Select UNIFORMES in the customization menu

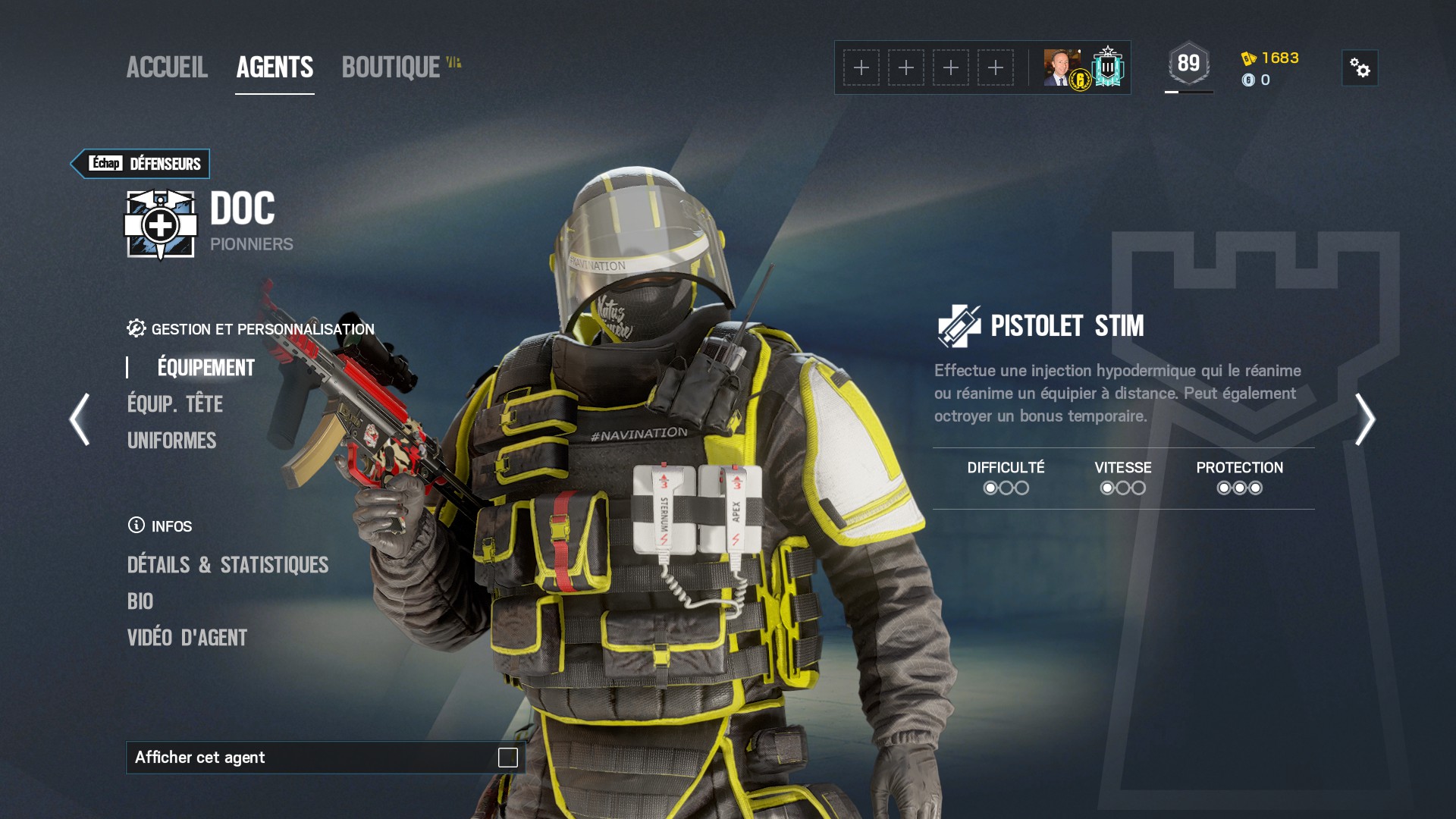click(172, 441)
